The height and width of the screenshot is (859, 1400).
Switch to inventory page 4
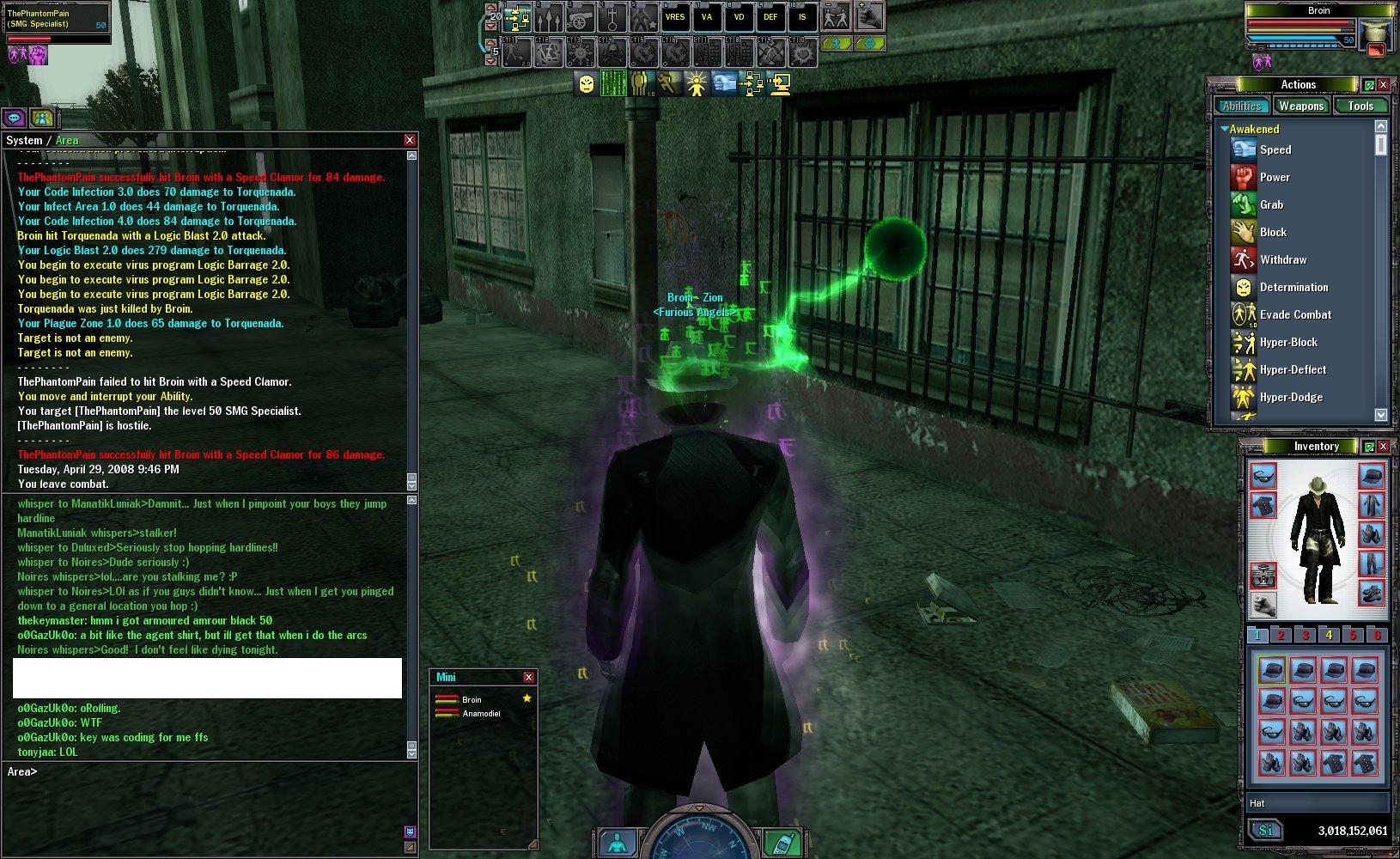(x=1329, y=636)
